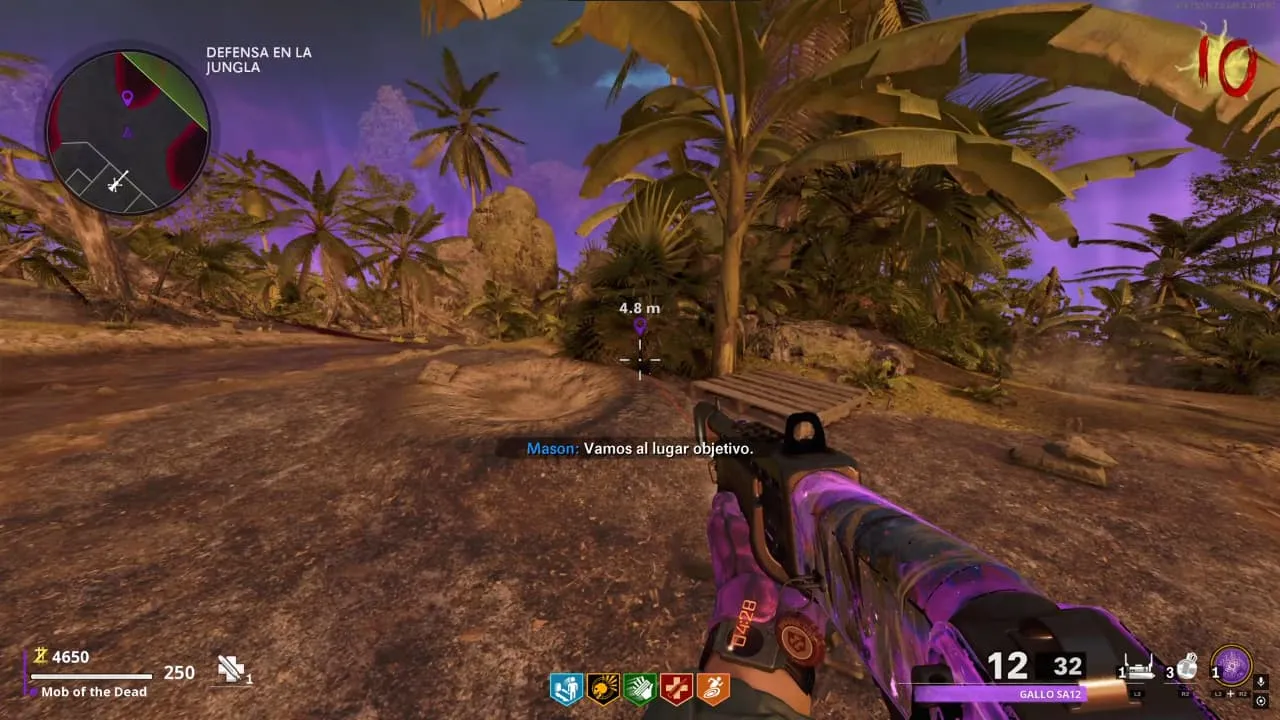Click the circular minimap
The height and width of the screenshot is (720, 1280).
[x=127, y=132]
